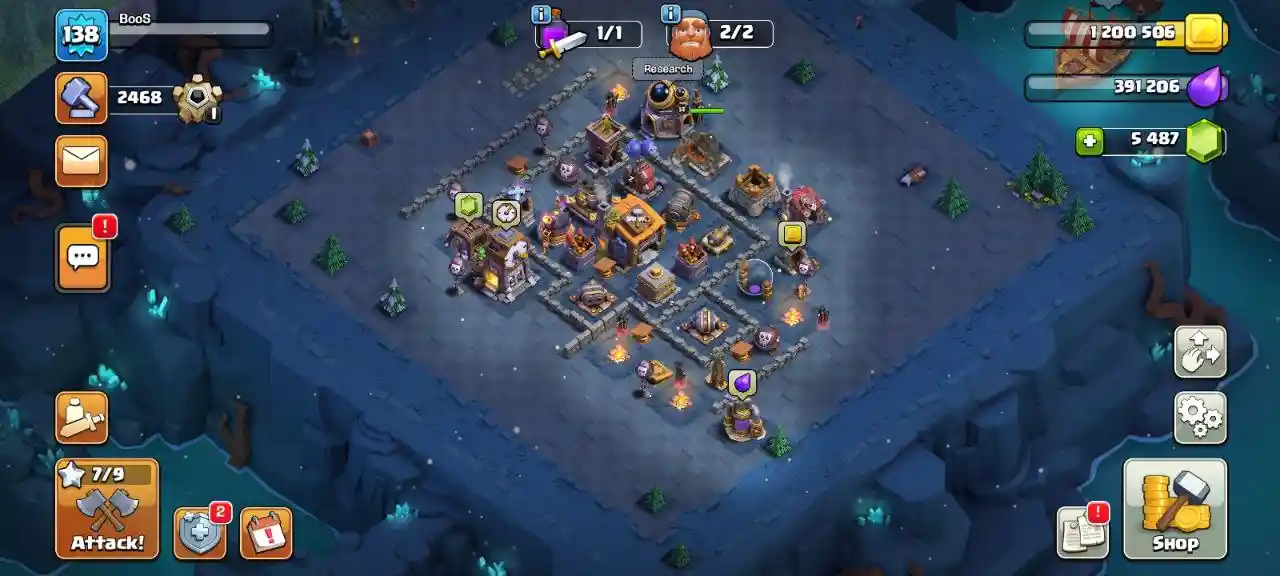
Task: Open the mail inbox envelope
Action: (81, 160)
